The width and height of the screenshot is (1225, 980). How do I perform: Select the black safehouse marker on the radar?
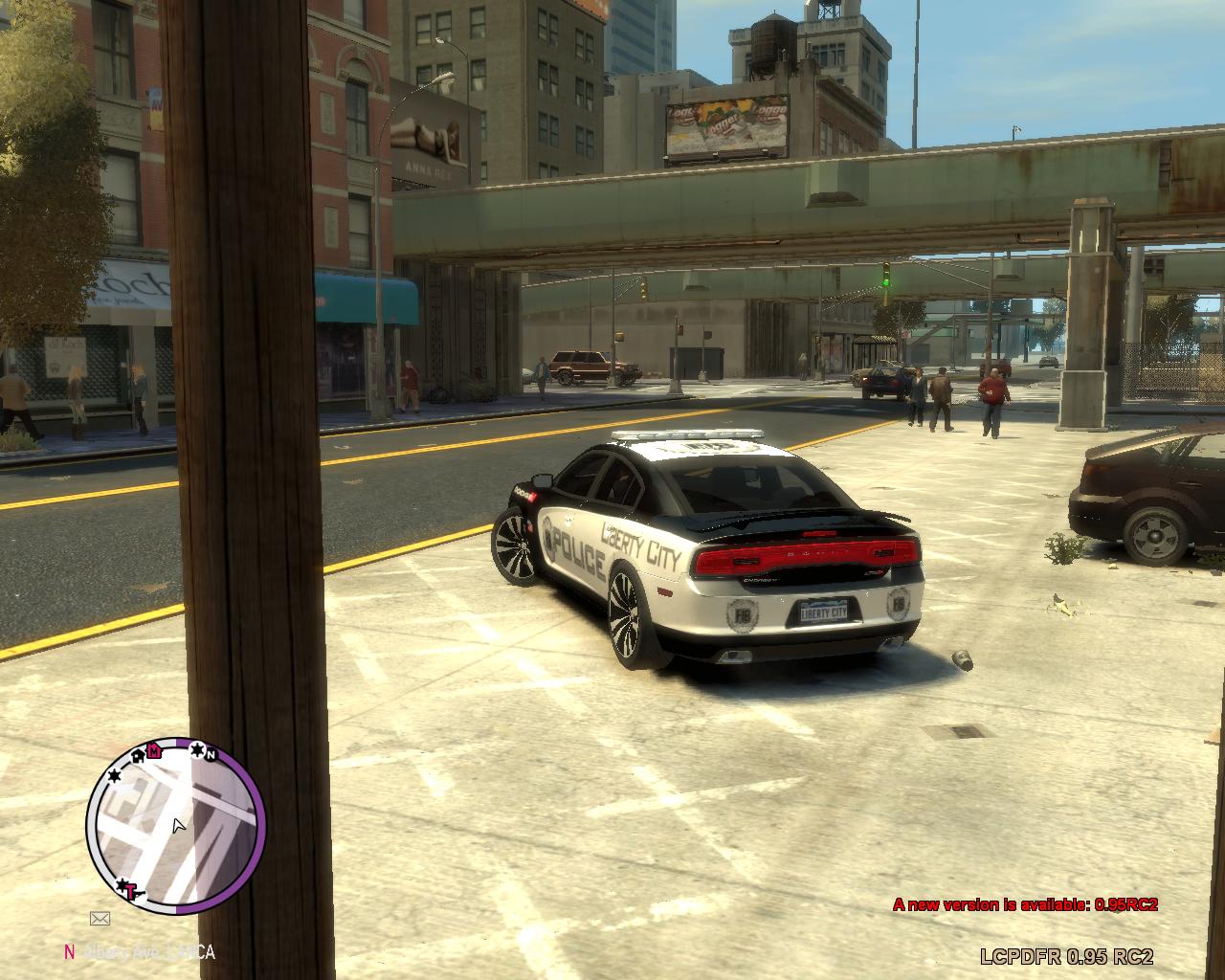click(x=138, y=756)
